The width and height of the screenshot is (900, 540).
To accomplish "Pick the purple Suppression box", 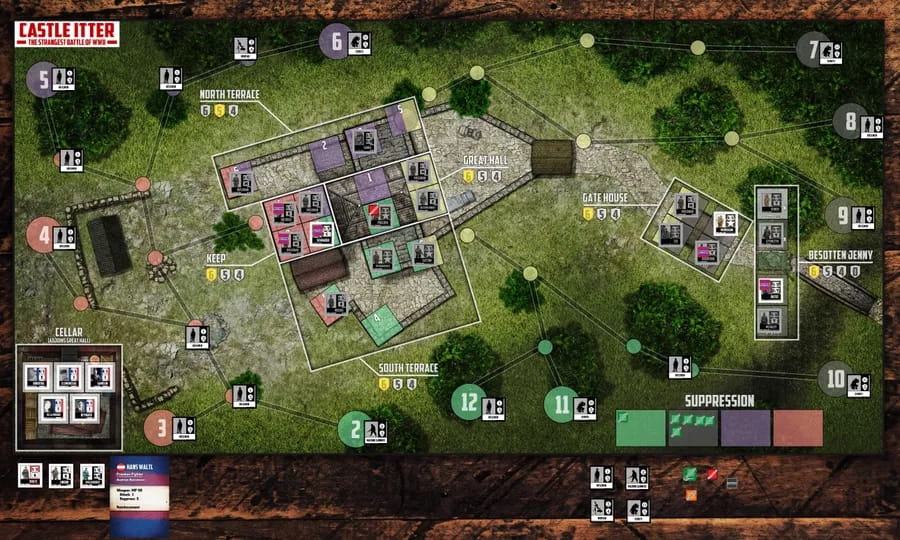I will [x=745, y=428].
